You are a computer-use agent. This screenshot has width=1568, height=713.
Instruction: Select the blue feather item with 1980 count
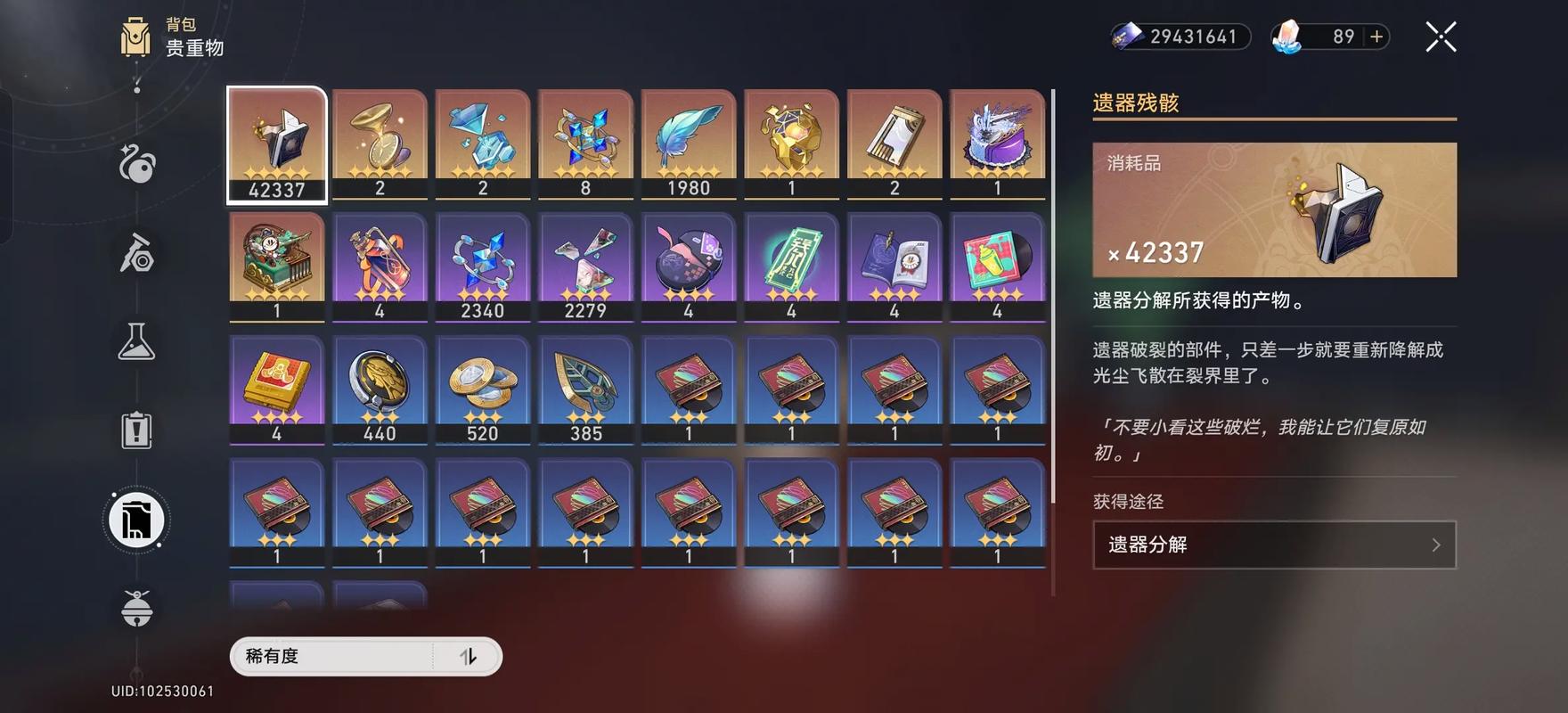[x=689, y=143]
